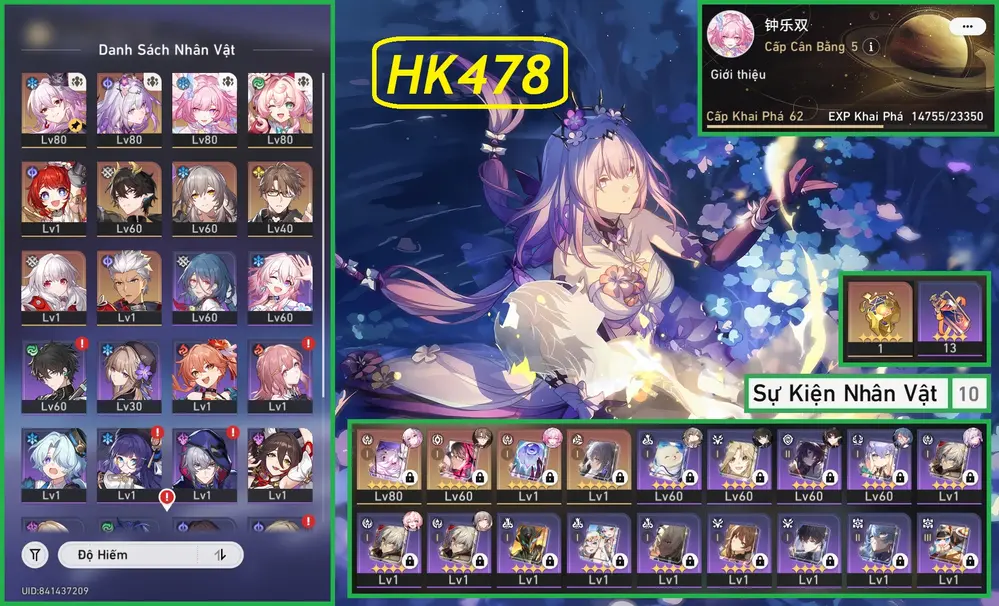Select the light-blue-haired boy with hat

(x=52, y=460)
